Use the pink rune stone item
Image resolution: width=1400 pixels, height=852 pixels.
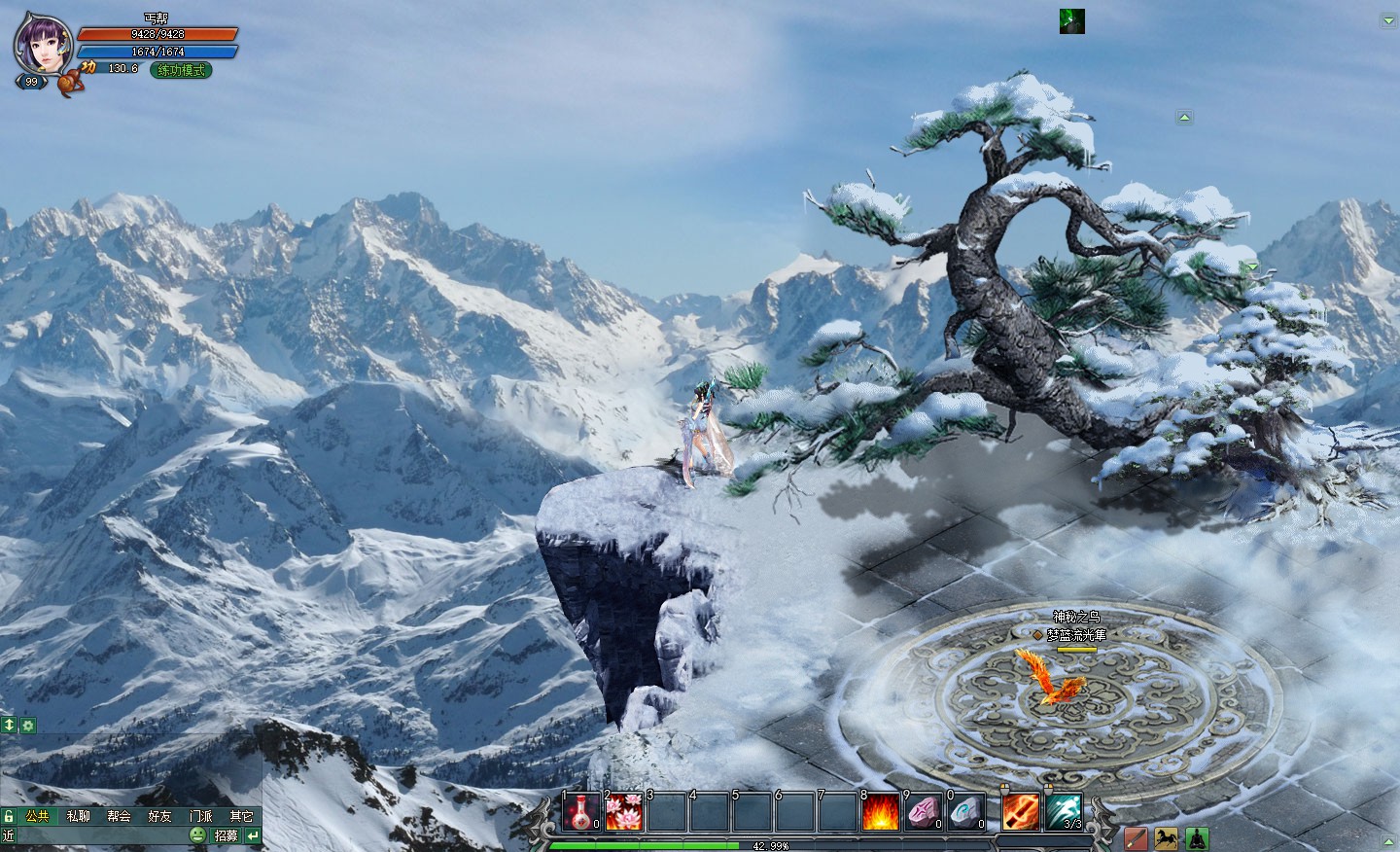pyautogui.click(x=924, y=812)
